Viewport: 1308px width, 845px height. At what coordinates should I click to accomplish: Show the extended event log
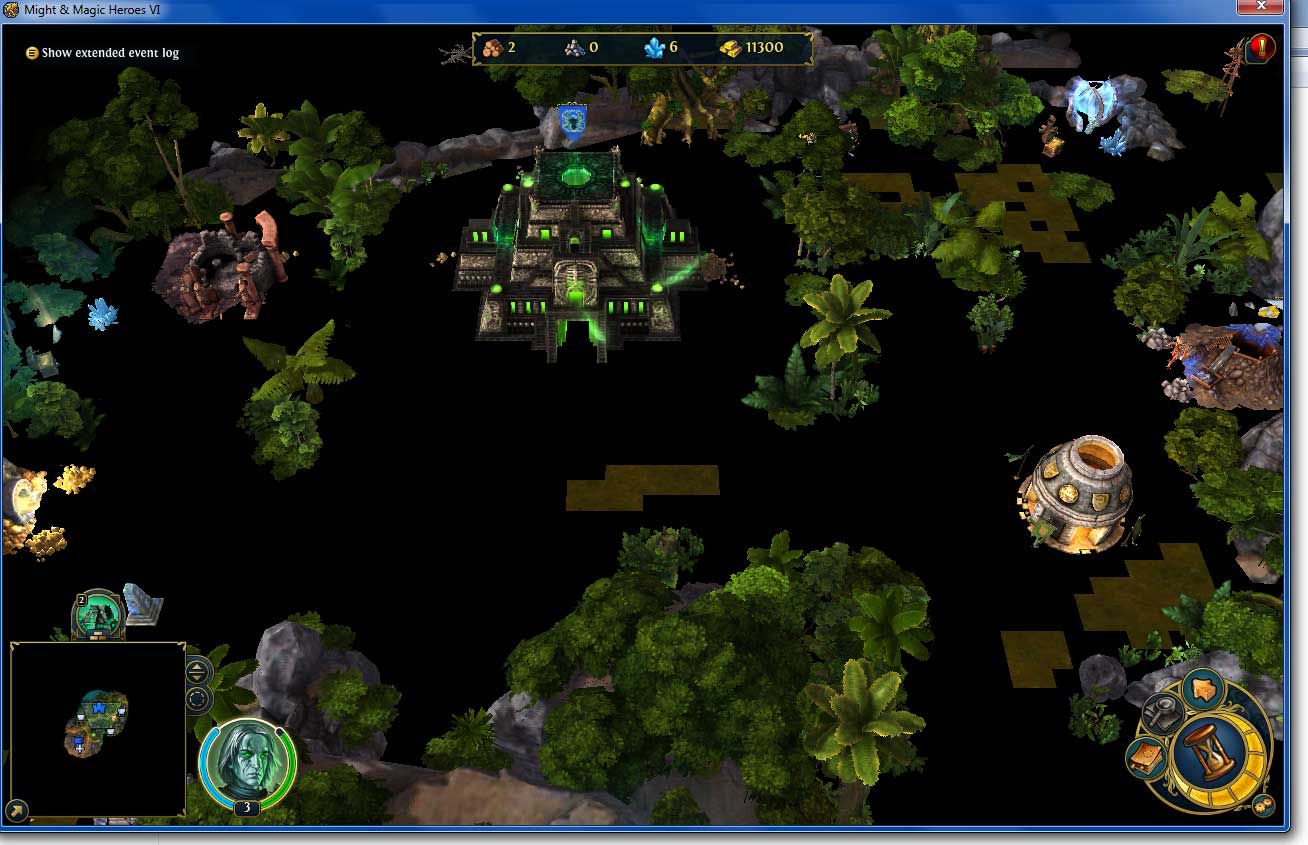tap(103, 53)
